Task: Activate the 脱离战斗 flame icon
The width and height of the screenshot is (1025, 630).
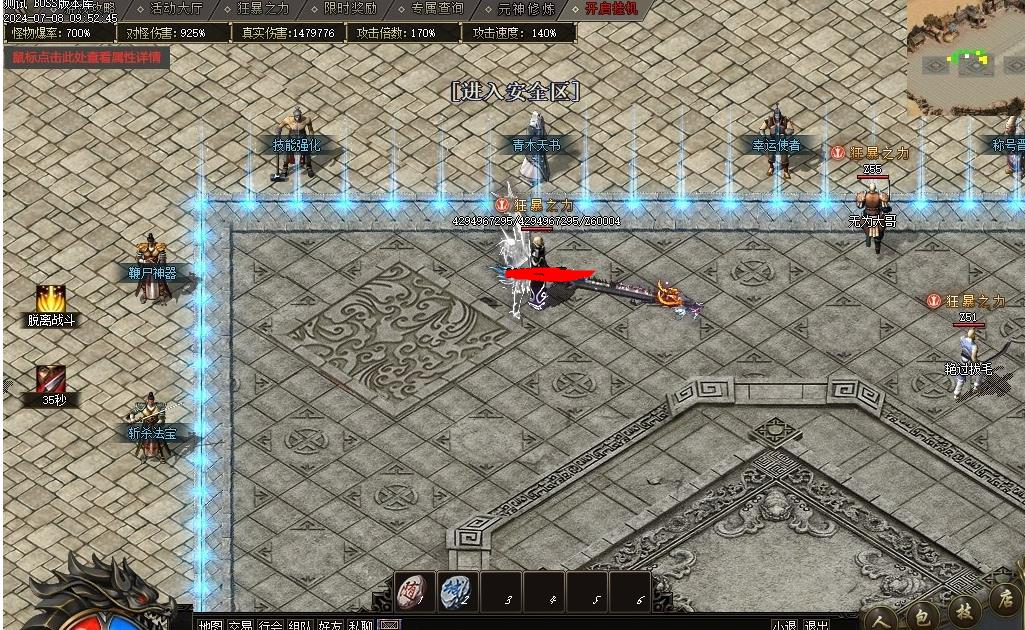Action: pyautogui.click(x=51, y=299)
